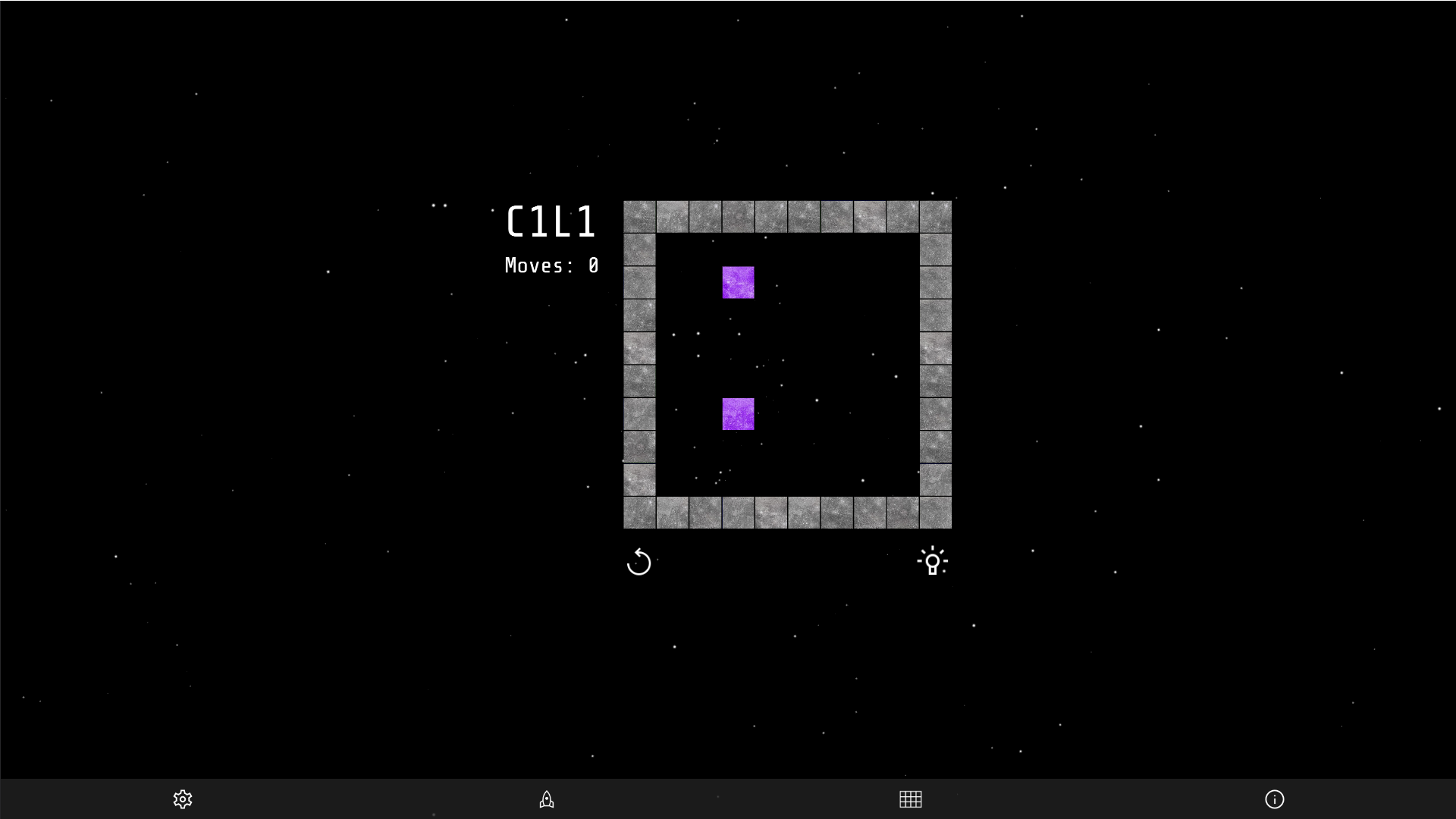Click the Moves: 0 counter
This screenshot has height=819, width=1456.
(551, 265)
